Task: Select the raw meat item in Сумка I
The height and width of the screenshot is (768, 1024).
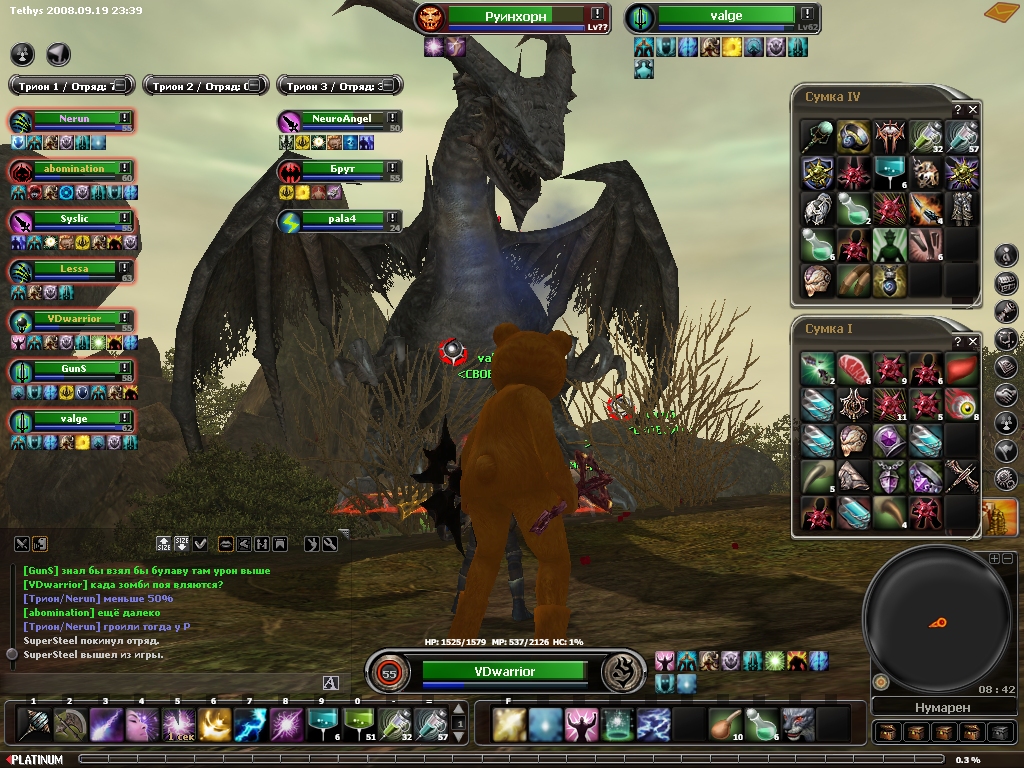Action: [x=853, y=368]
